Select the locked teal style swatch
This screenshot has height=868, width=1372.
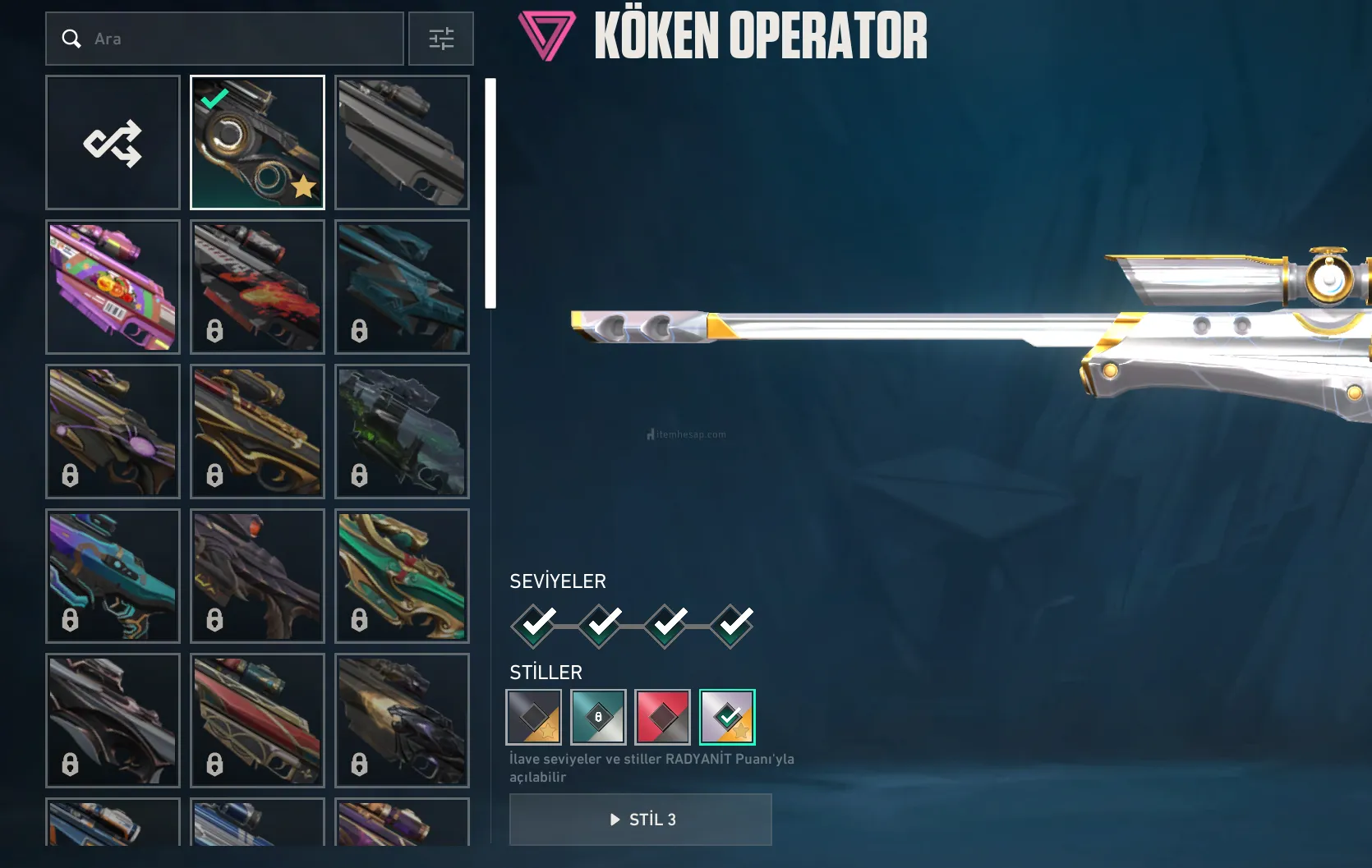pos(598,717)
